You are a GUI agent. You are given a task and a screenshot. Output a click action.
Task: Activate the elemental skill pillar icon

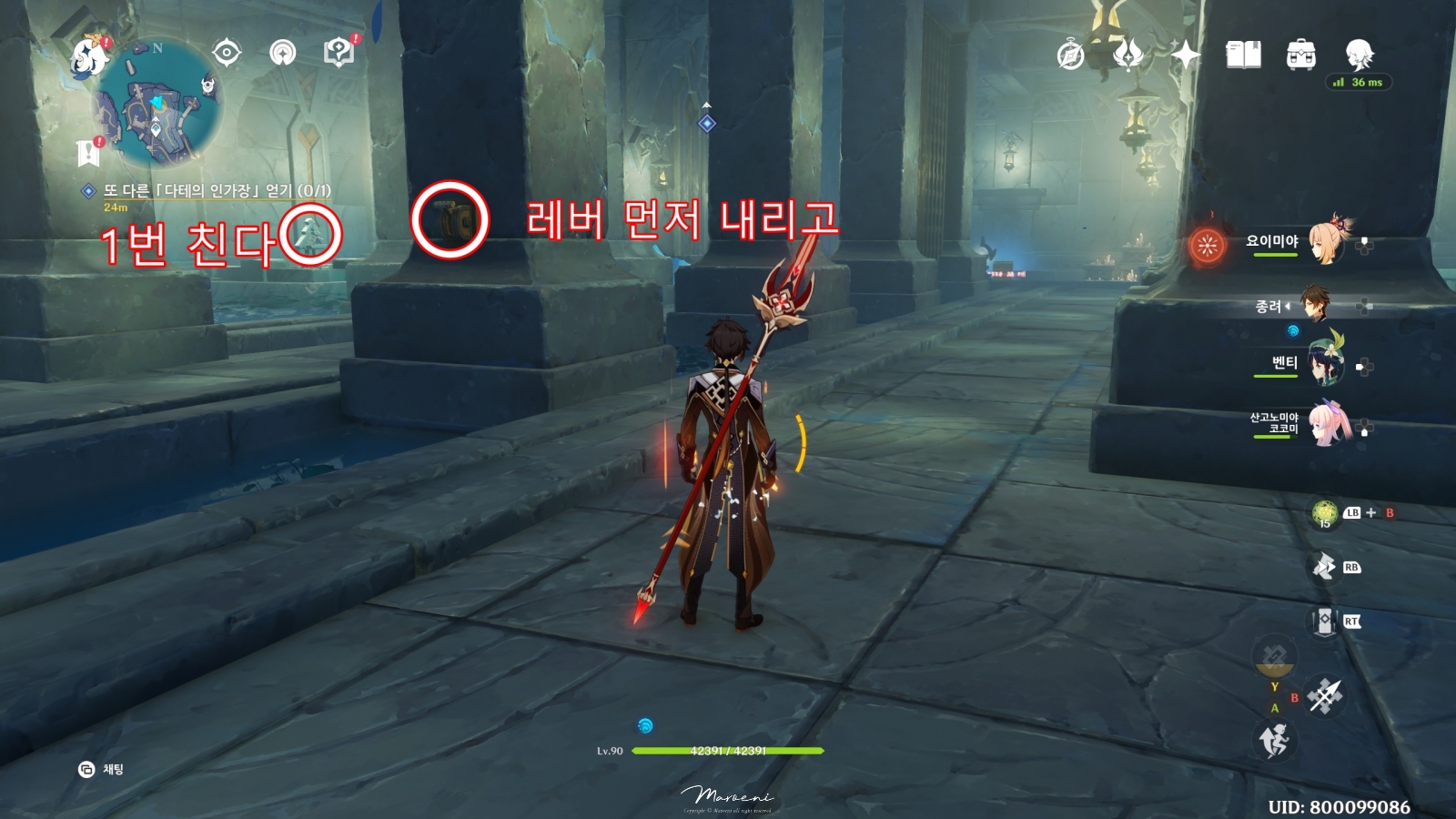click(x=1322, y=622)
